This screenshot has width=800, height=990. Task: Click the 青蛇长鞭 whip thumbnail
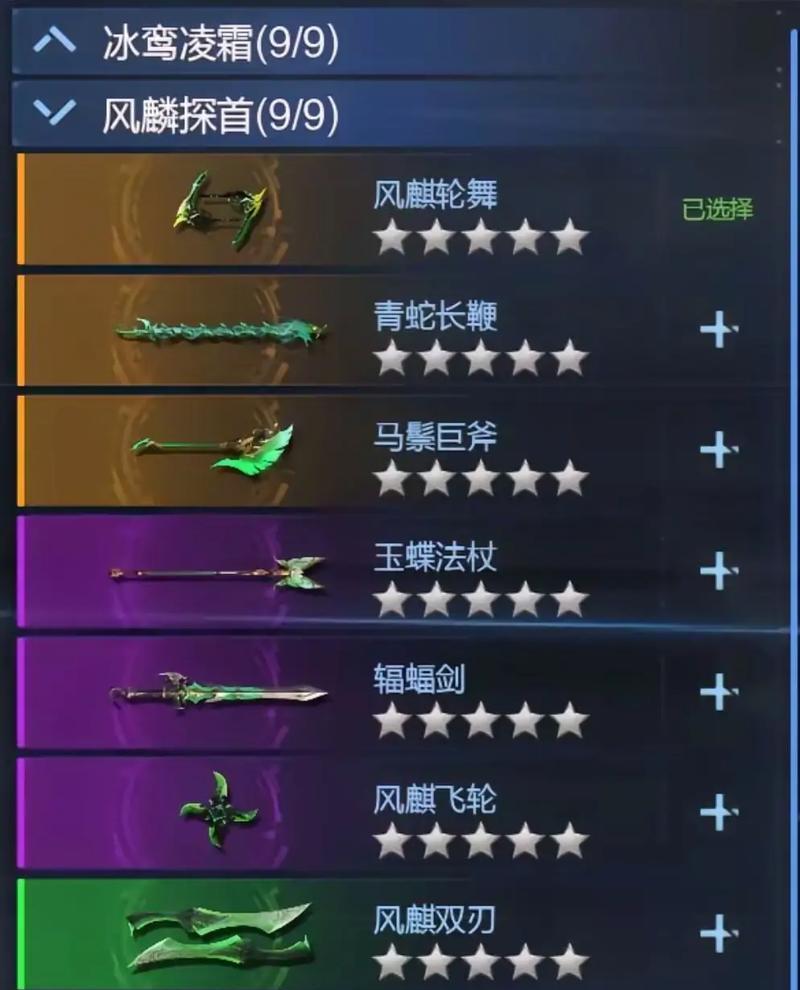pyautogui.click(x=220, y=330)
